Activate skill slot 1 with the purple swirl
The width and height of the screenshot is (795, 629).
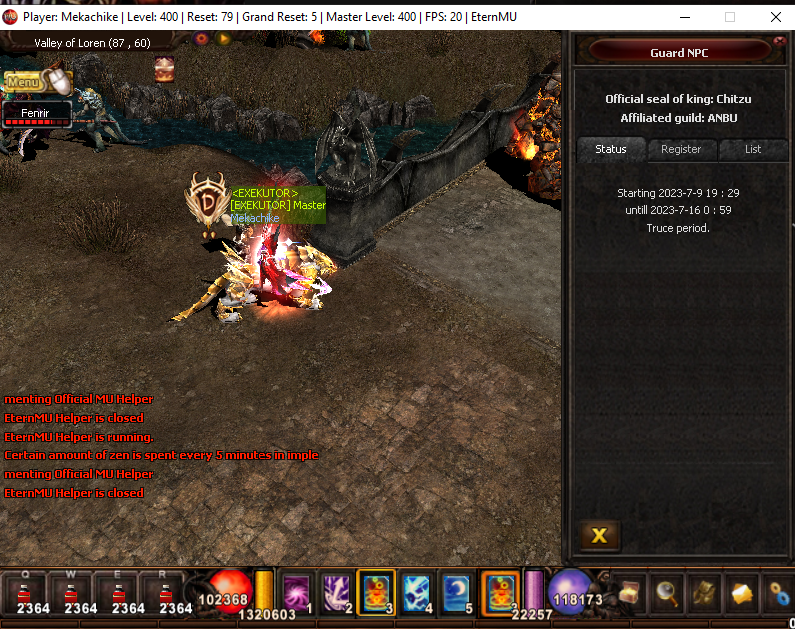[298, 591]
